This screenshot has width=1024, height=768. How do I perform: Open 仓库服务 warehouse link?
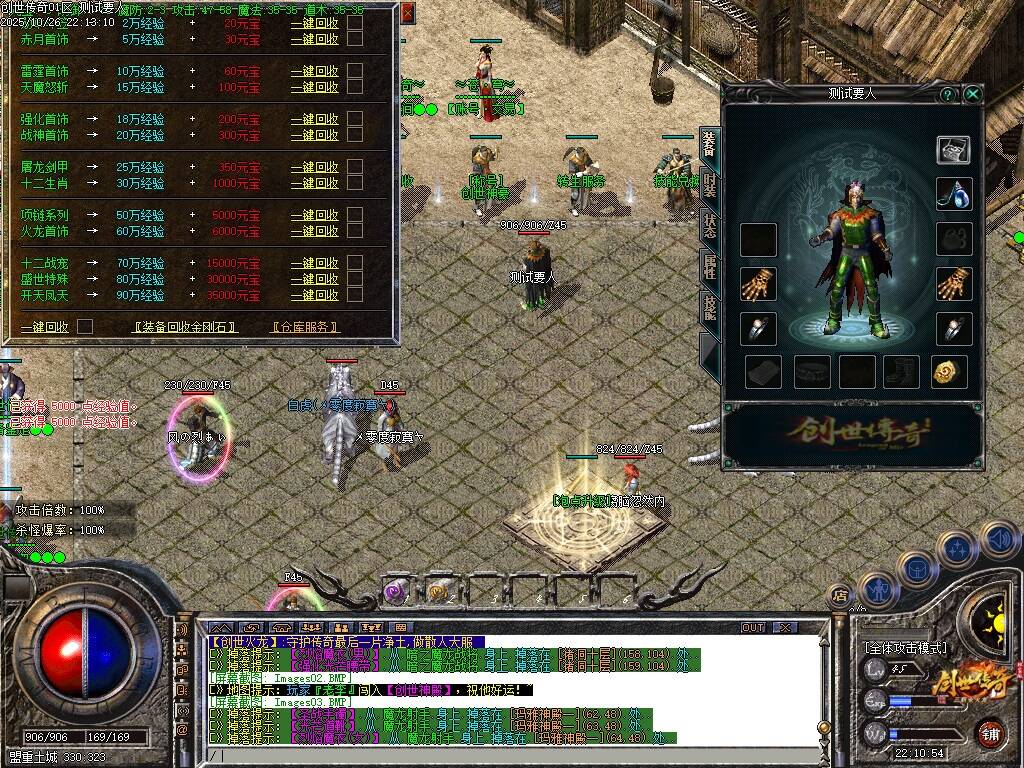[304, 327]
